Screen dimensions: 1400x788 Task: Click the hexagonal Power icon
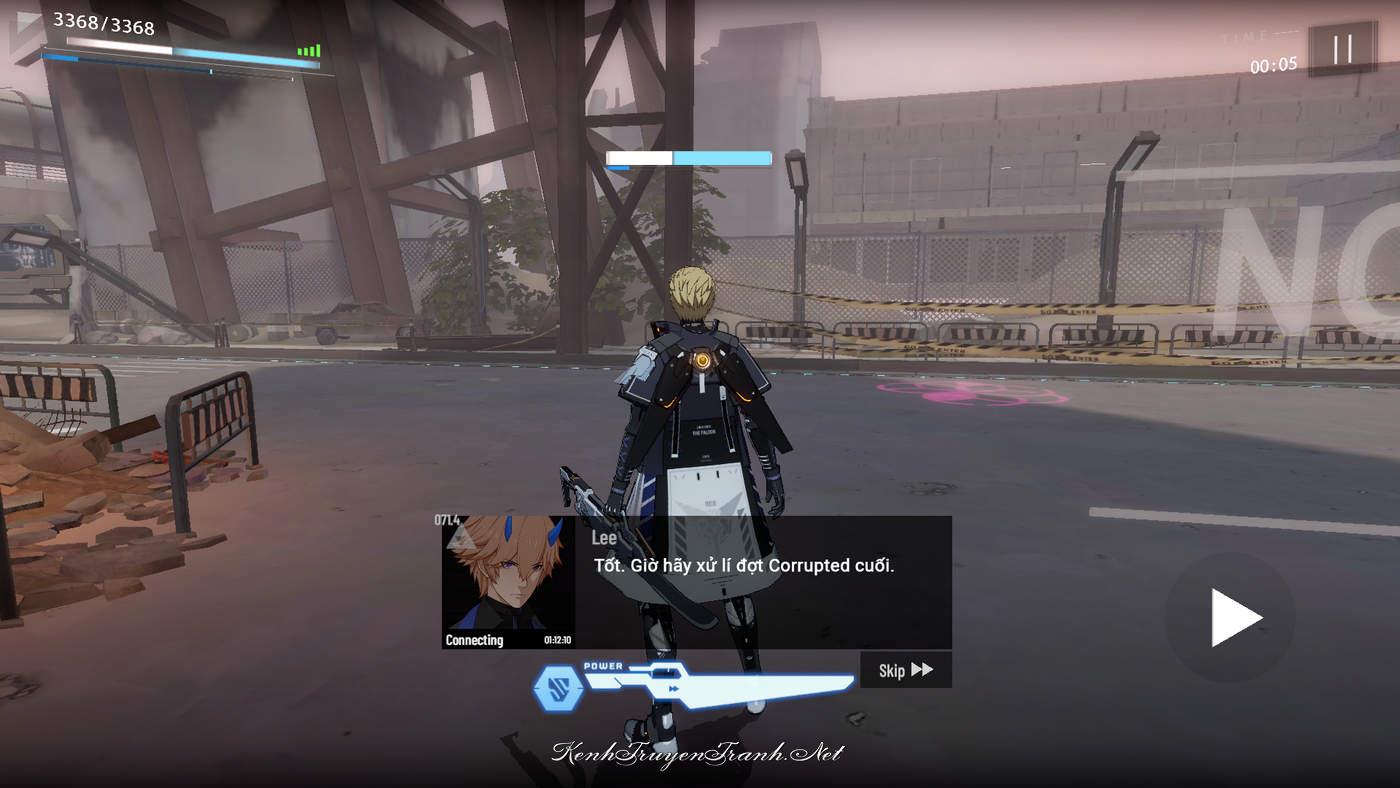tap(558, 688)
